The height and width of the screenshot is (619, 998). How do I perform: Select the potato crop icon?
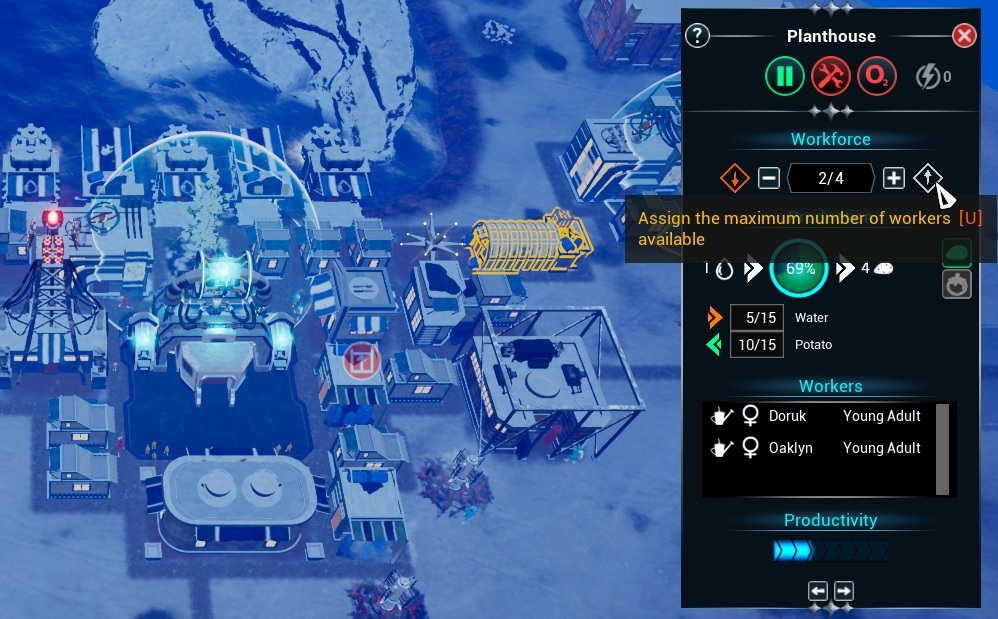(957, 253)
